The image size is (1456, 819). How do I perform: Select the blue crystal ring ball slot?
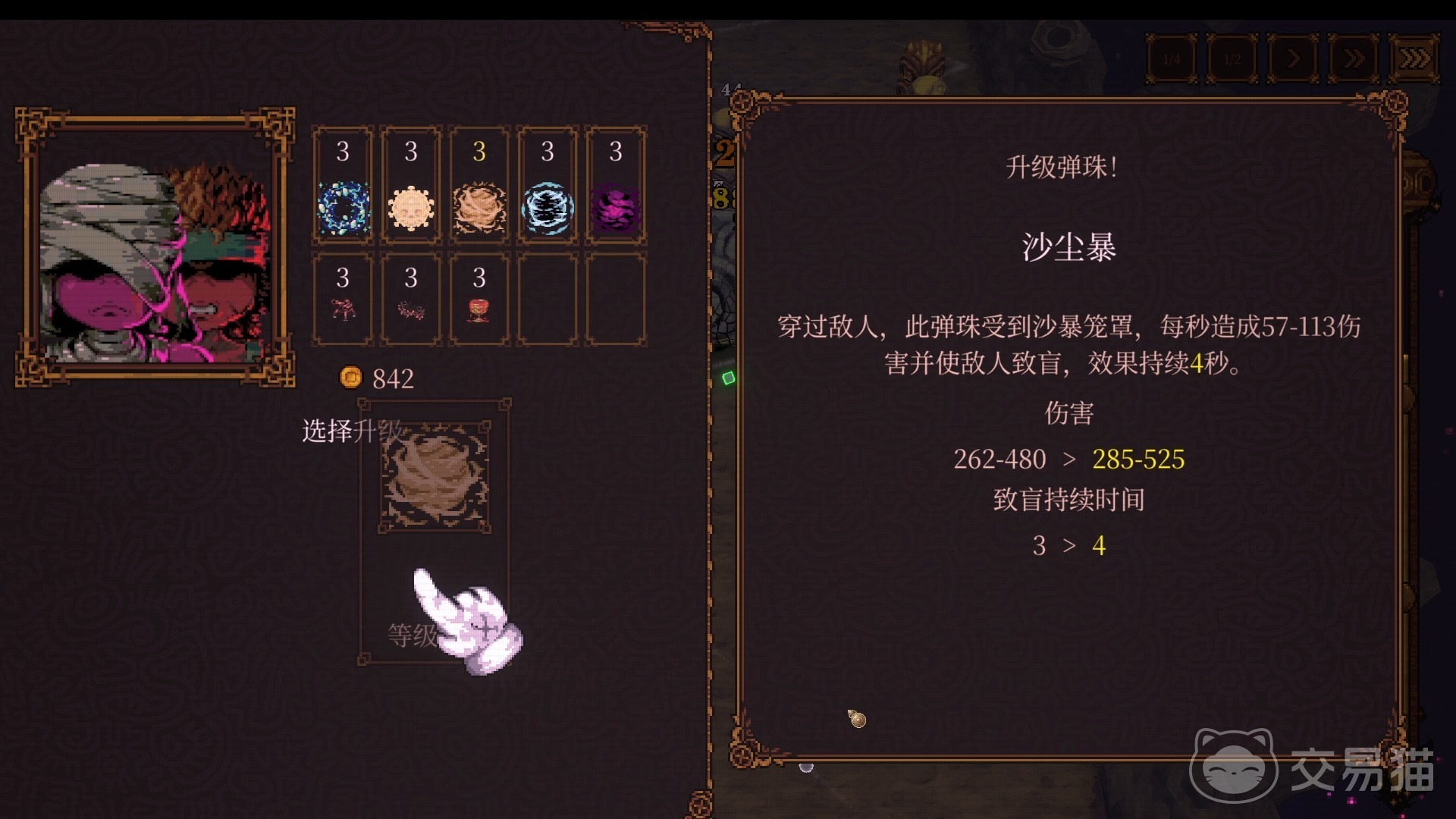pyautogui.click(x=343, y=186)
